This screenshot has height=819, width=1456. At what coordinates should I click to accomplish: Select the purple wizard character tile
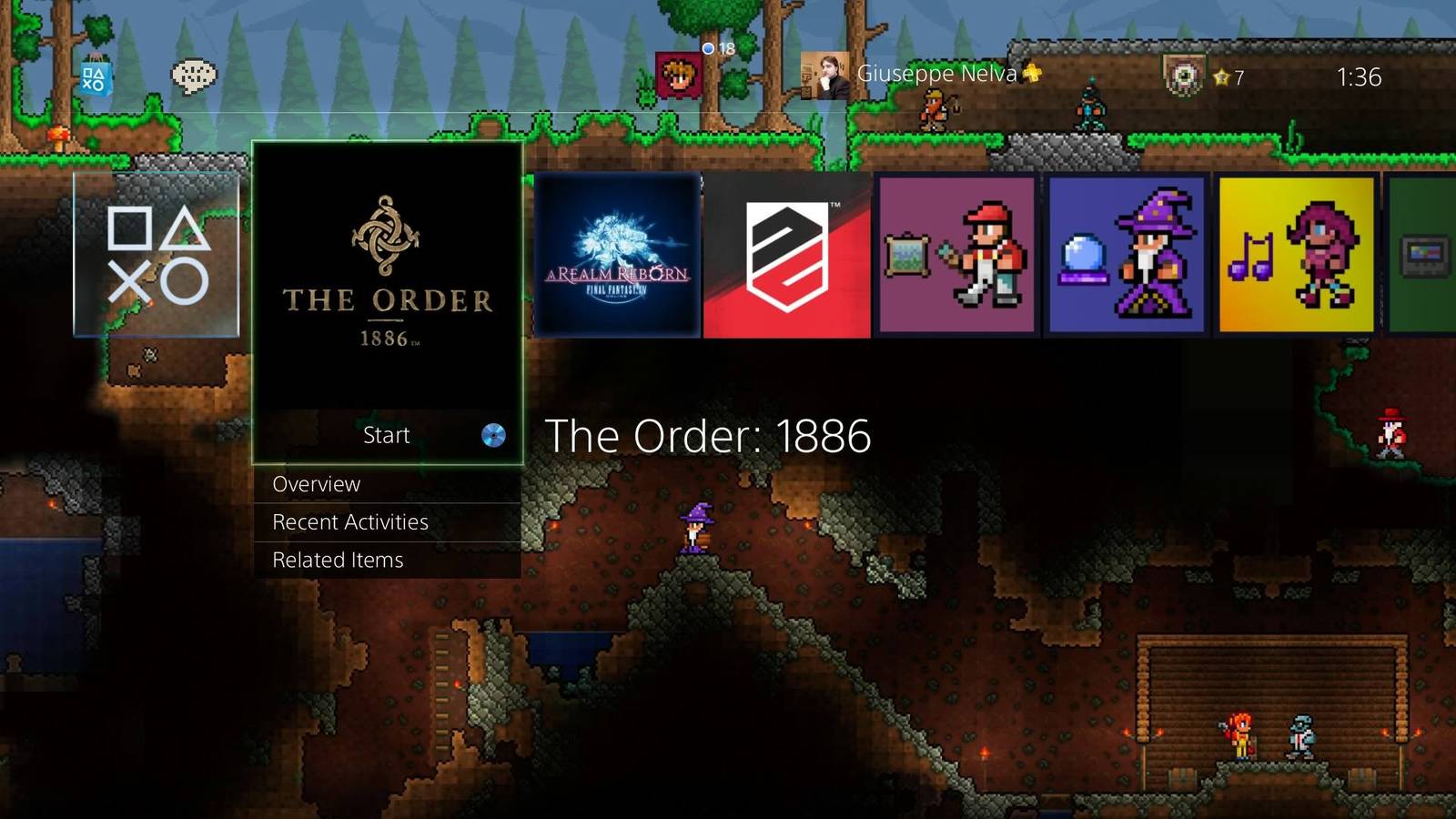[x=1124, y=255]
